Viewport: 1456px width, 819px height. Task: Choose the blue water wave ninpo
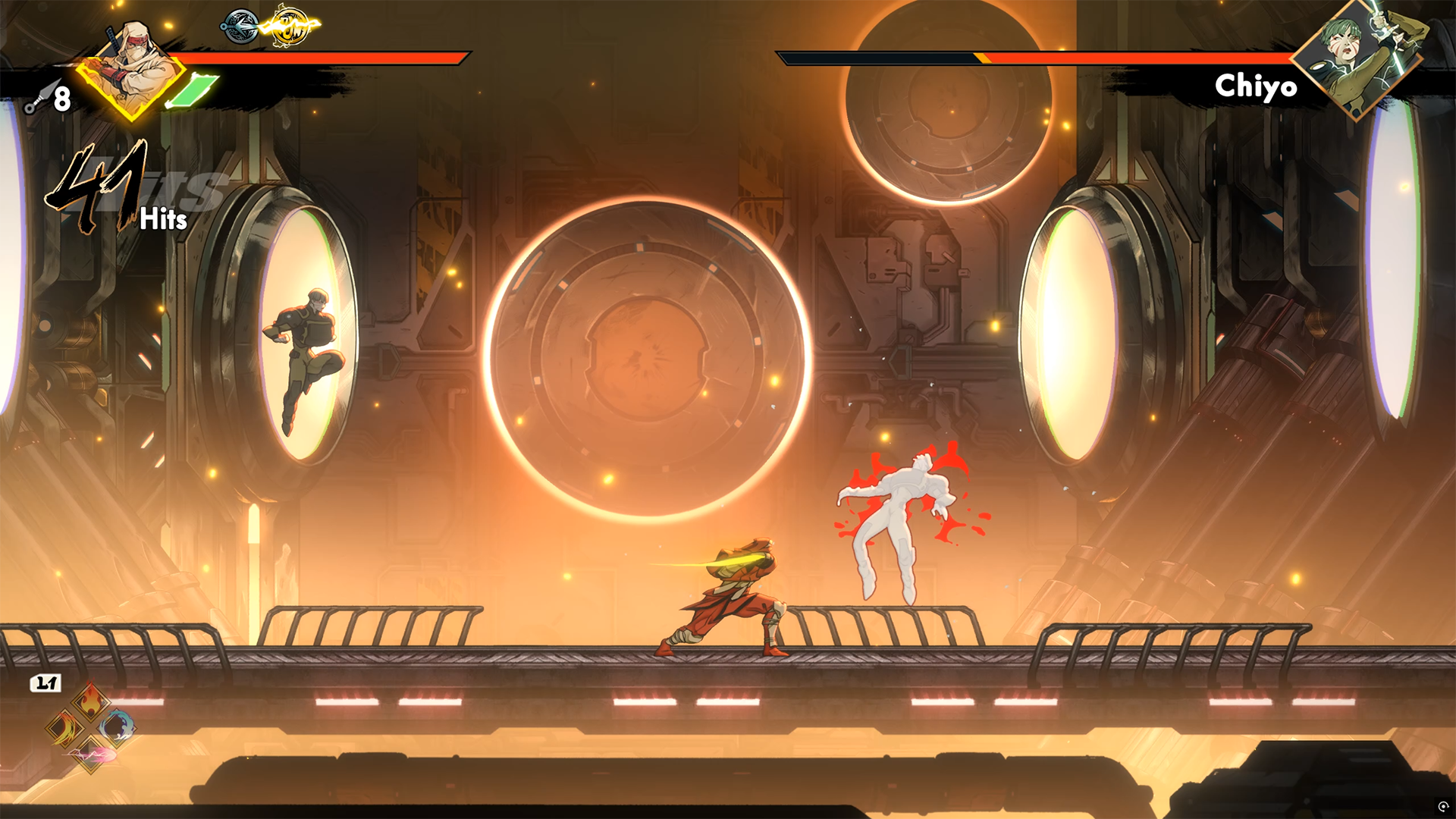[x=117, y=727]
